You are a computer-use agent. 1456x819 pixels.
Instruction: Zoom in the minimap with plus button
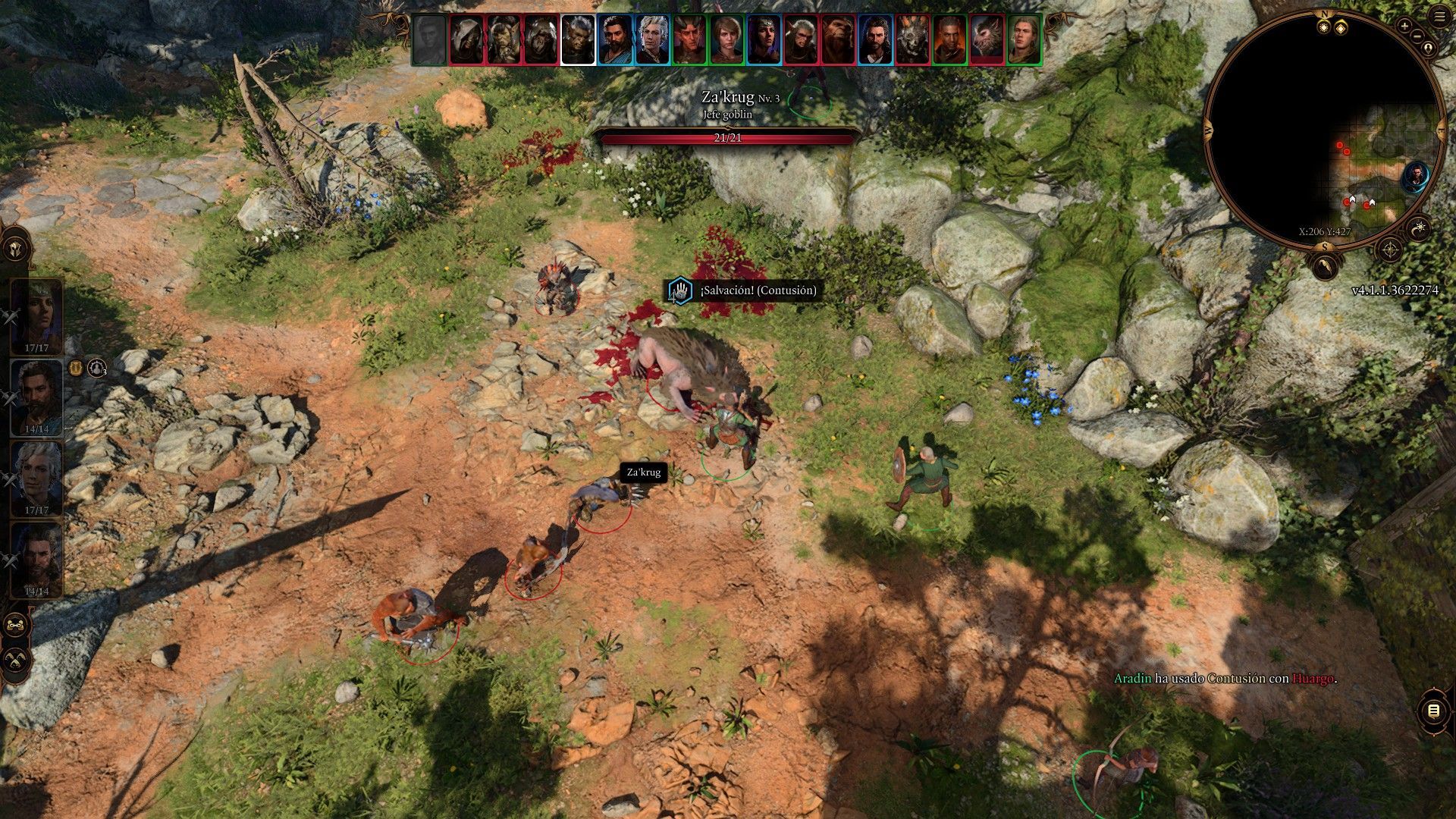(1404, 26)
